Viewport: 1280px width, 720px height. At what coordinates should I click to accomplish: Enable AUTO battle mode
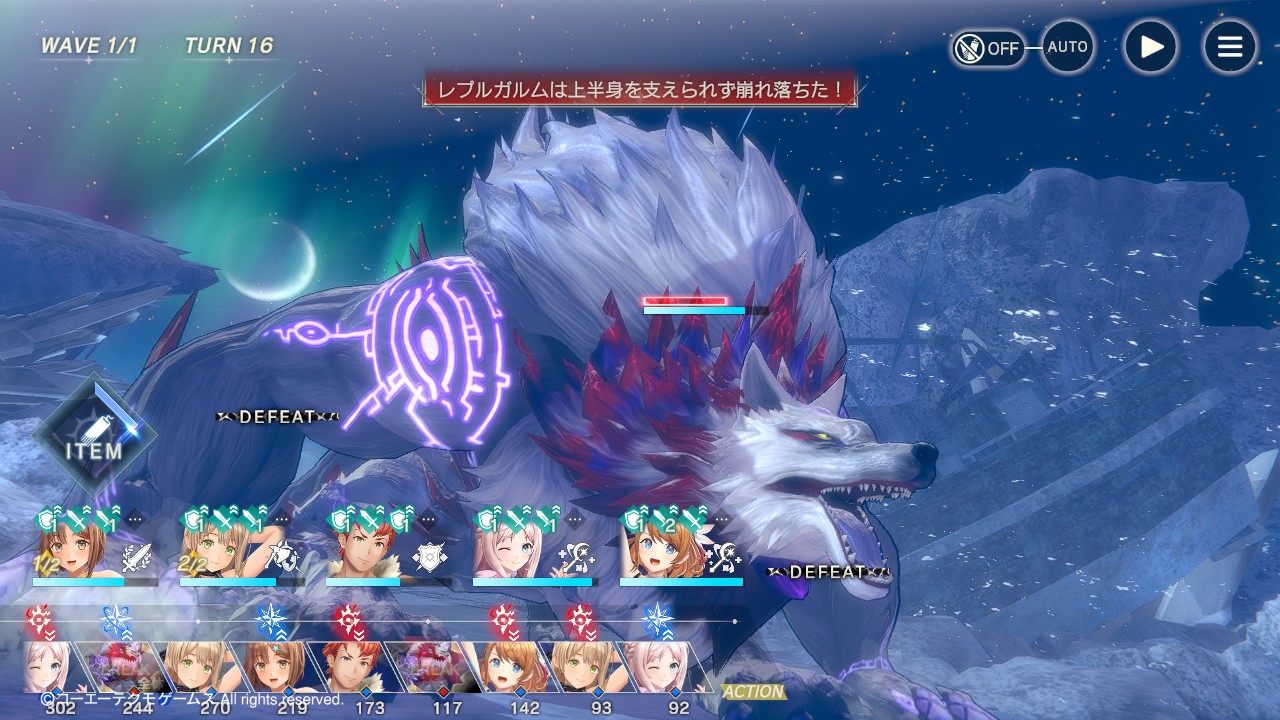tap(1067, 47)
